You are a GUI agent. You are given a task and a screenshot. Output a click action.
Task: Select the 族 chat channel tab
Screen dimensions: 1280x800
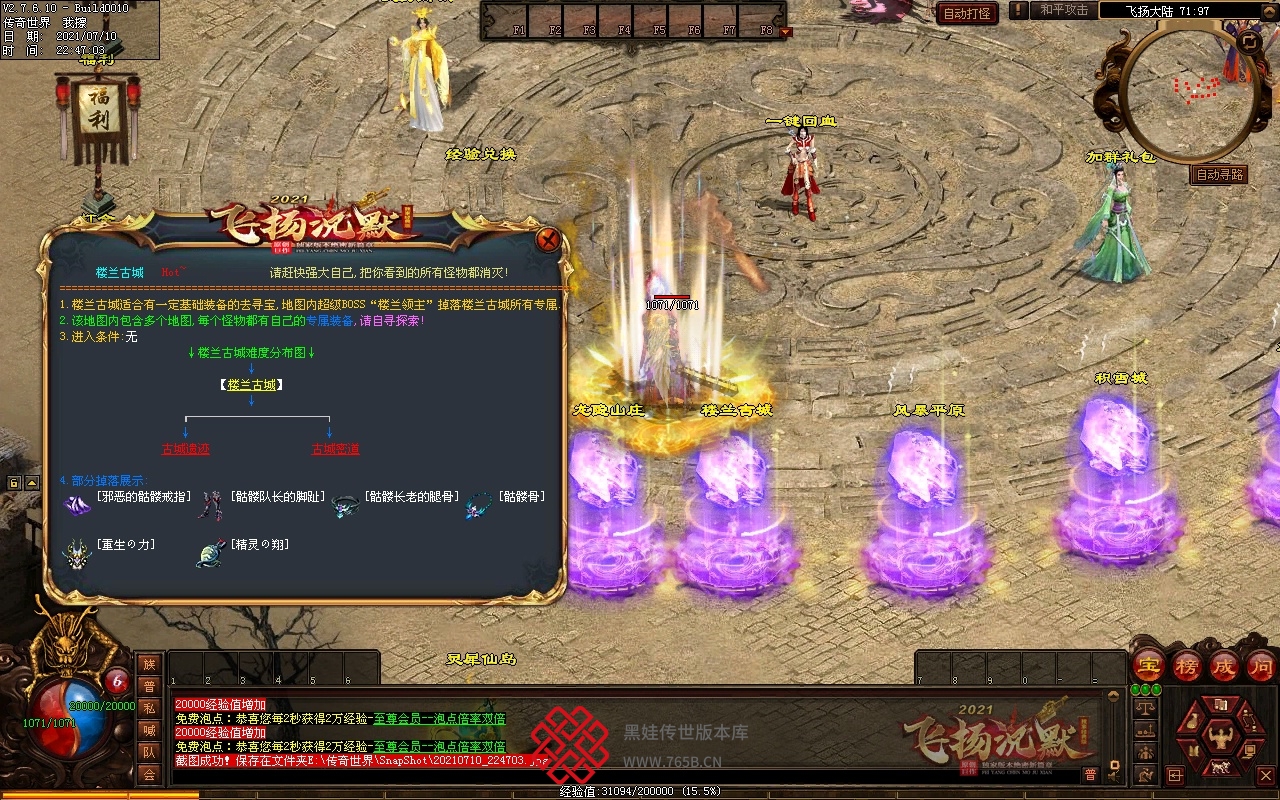point(149,664)
